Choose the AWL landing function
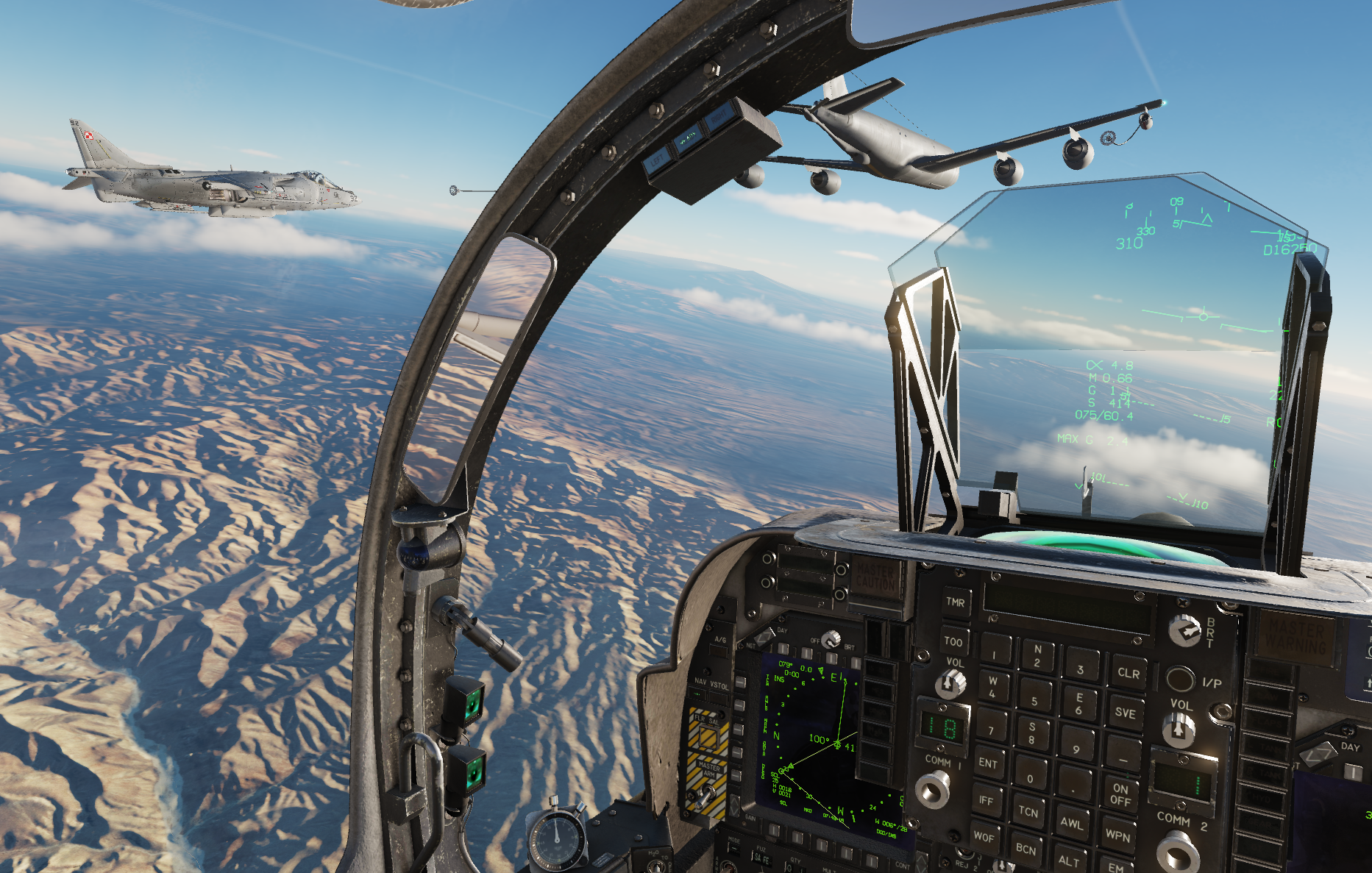The image size is (1372, 873). [x=1071, y=823]
